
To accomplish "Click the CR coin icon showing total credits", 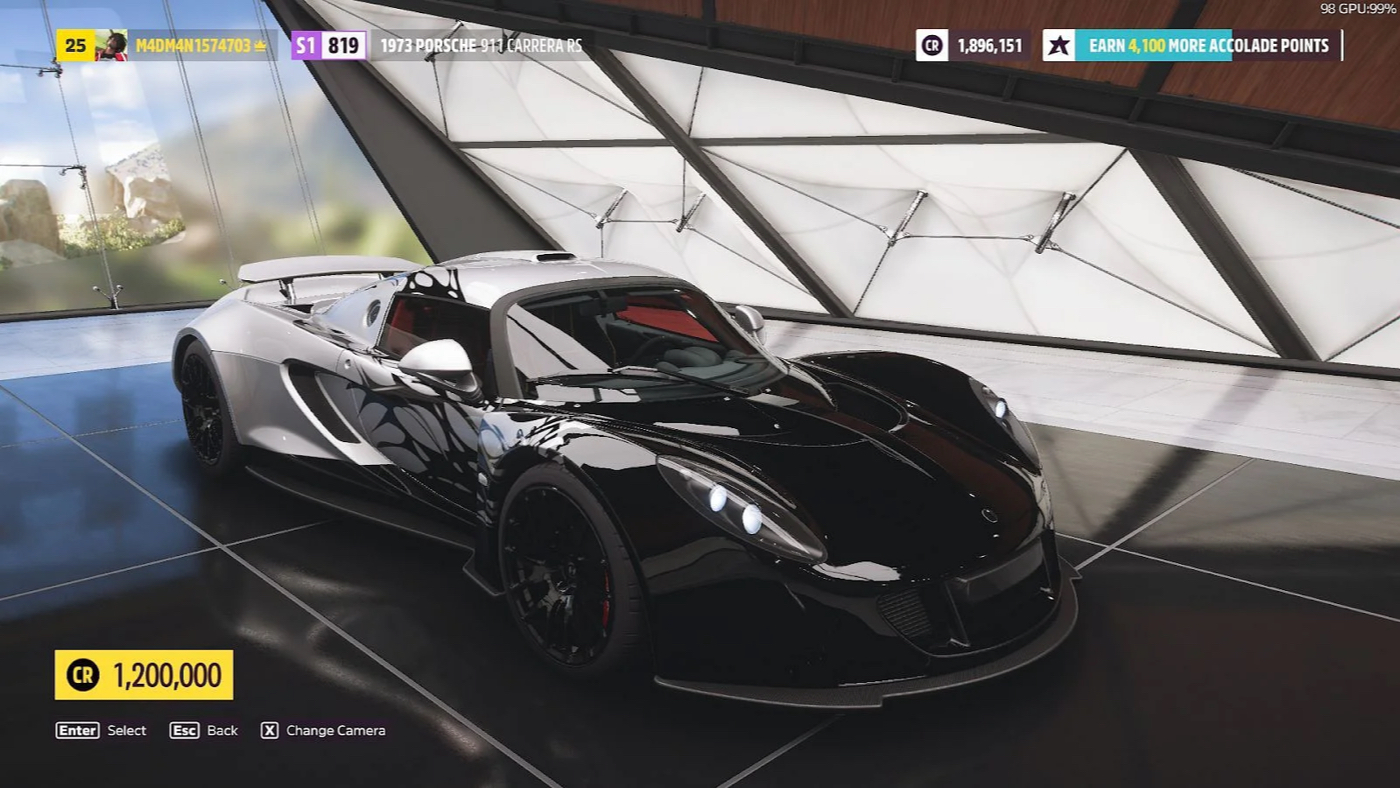I will tap(930, 45).
